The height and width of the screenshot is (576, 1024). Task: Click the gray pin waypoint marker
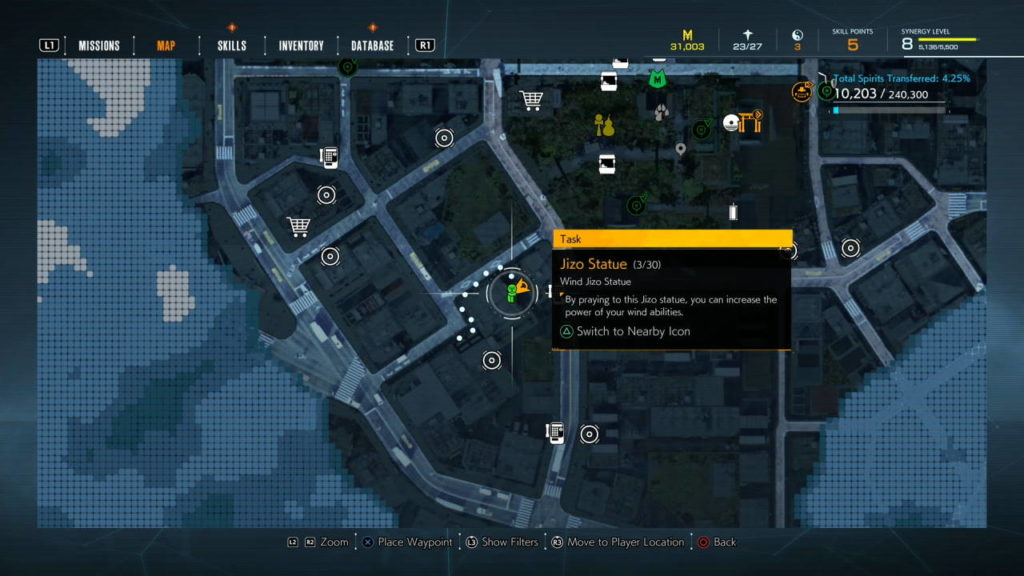(x=681, y=150)
